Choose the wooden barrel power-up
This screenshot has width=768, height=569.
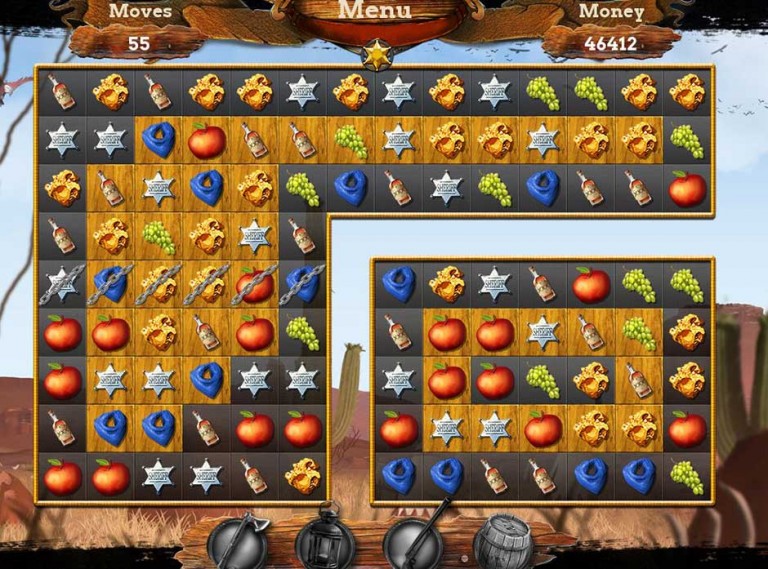[503, 541]
